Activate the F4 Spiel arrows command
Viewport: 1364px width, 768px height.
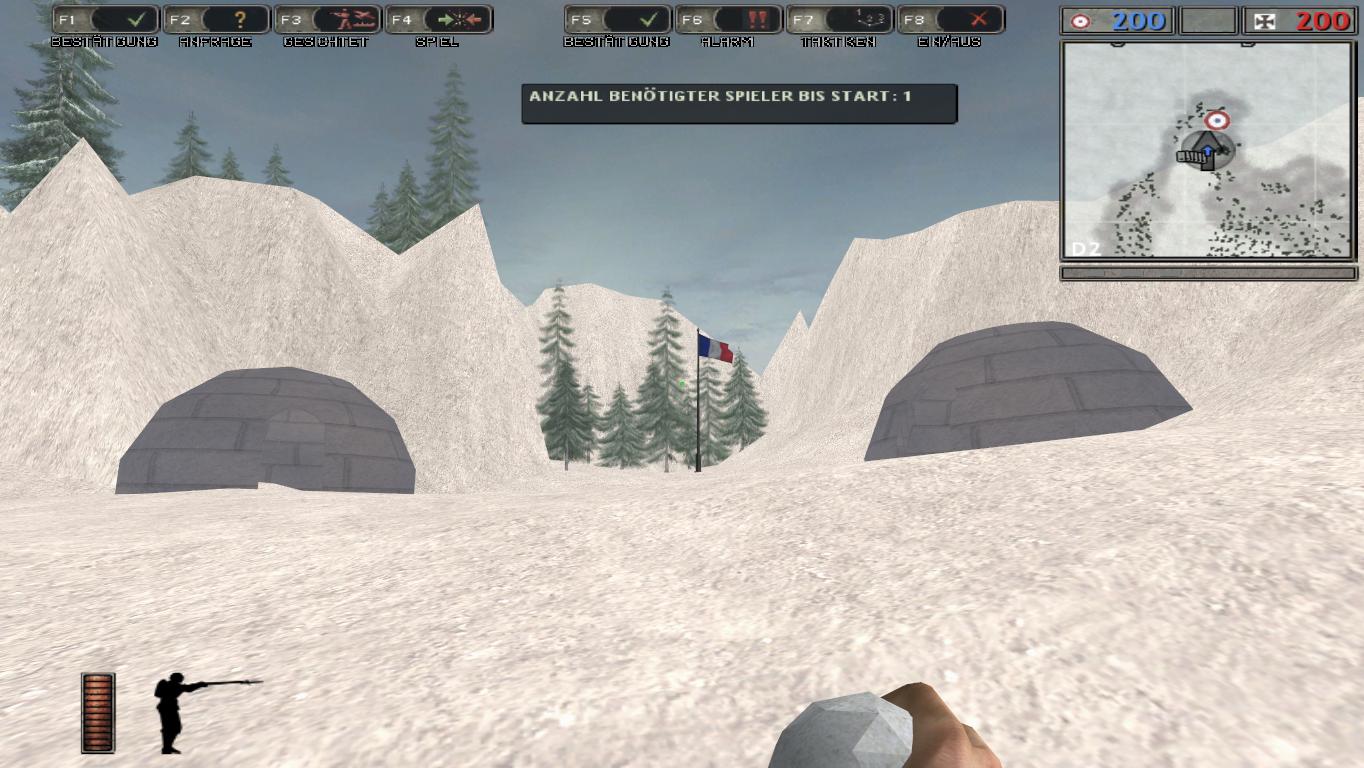pyautogui.click(x=439, y=20)
